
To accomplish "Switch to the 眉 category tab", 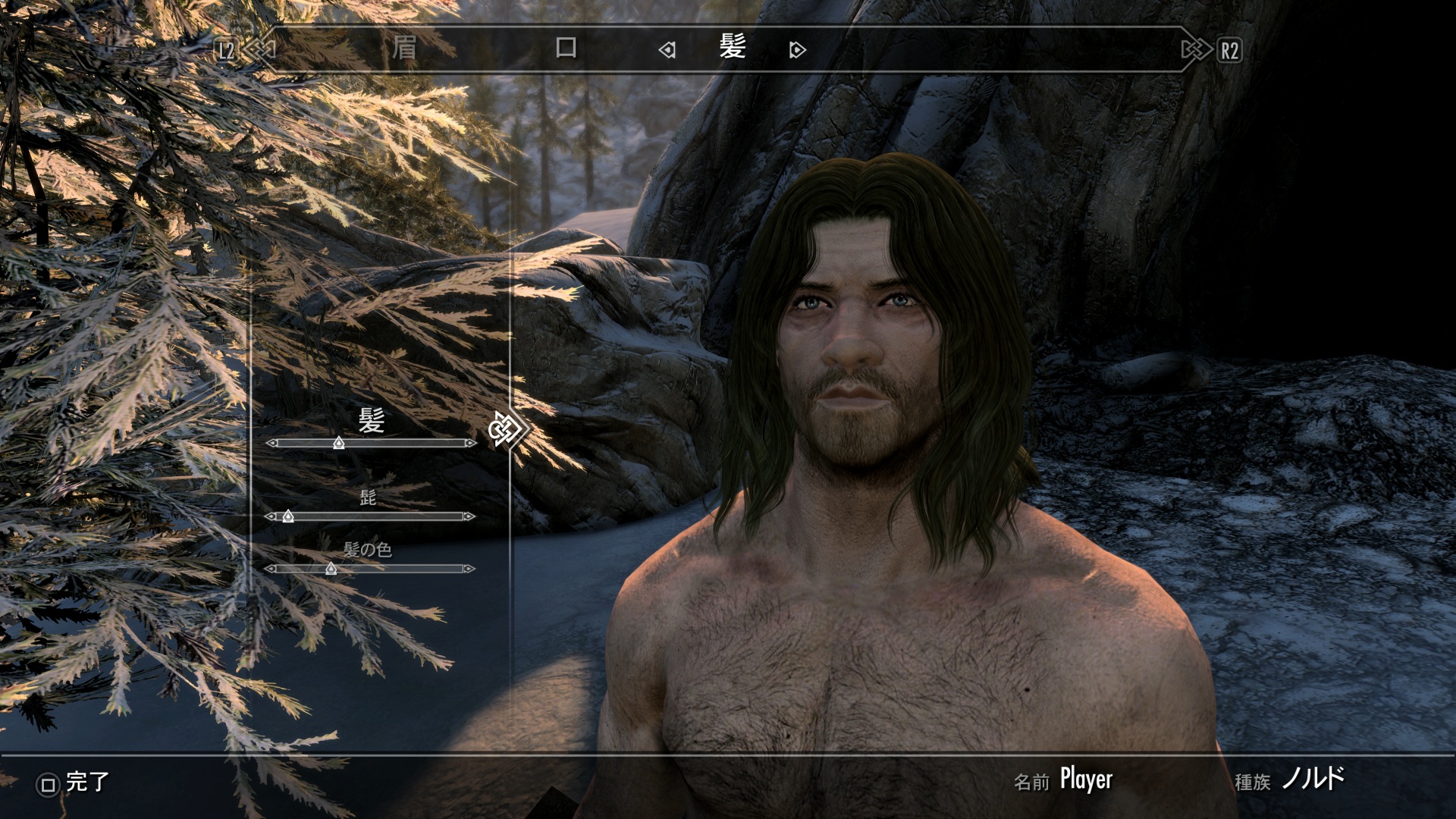I will pyautogui.click(x=404, y=49).
